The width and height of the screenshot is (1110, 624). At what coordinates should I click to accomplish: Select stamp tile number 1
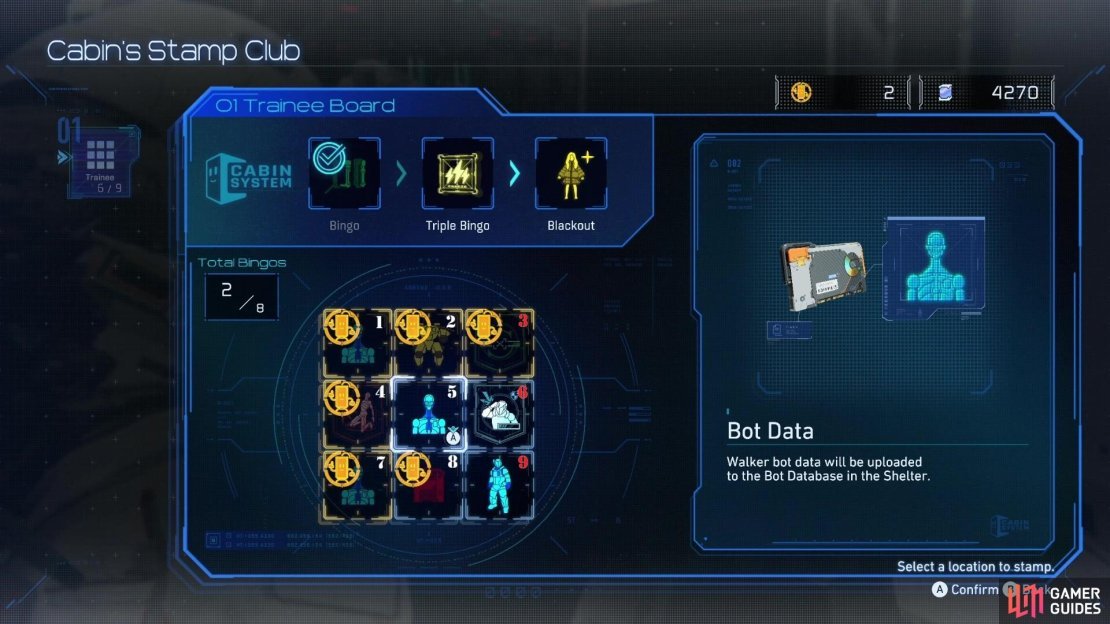[356, 343]
